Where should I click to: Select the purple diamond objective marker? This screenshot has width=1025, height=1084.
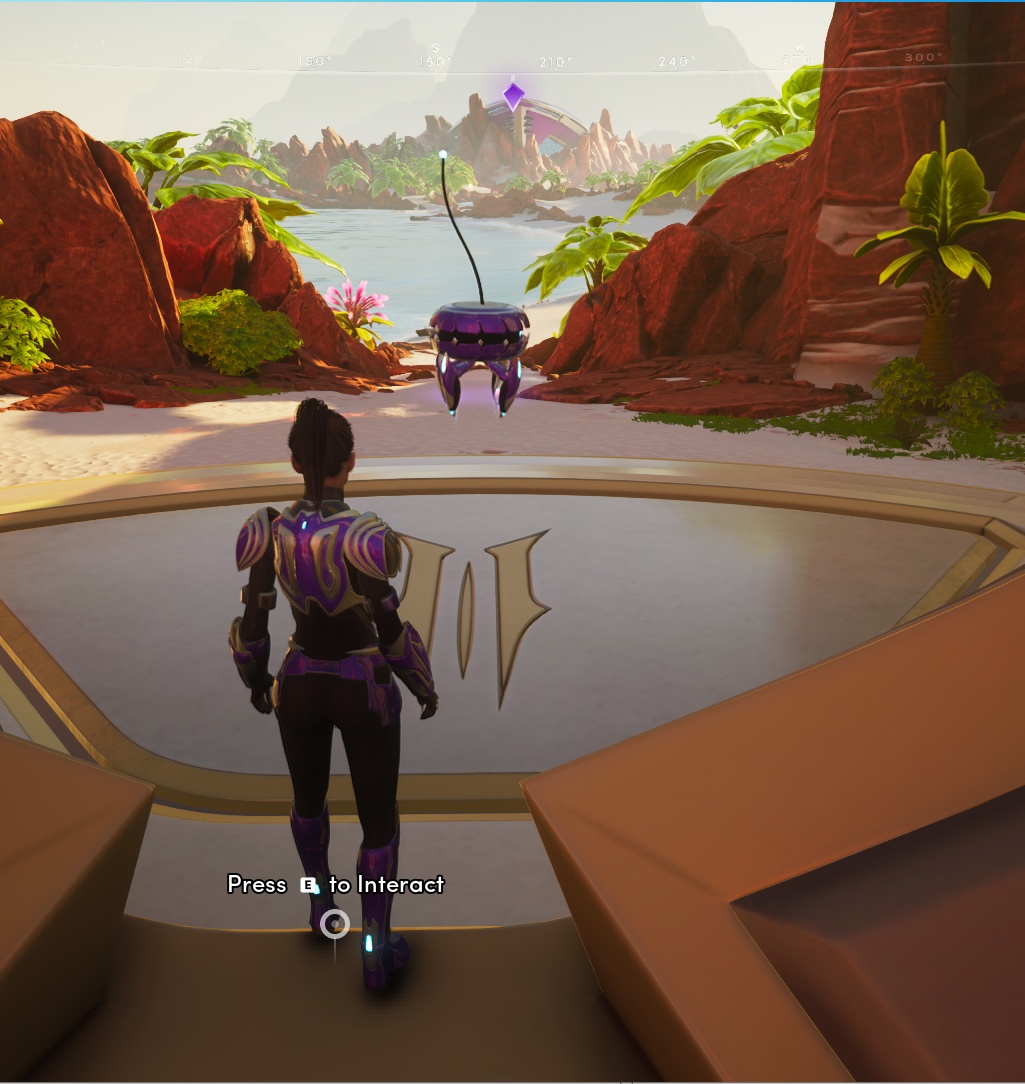coord(513,96)
